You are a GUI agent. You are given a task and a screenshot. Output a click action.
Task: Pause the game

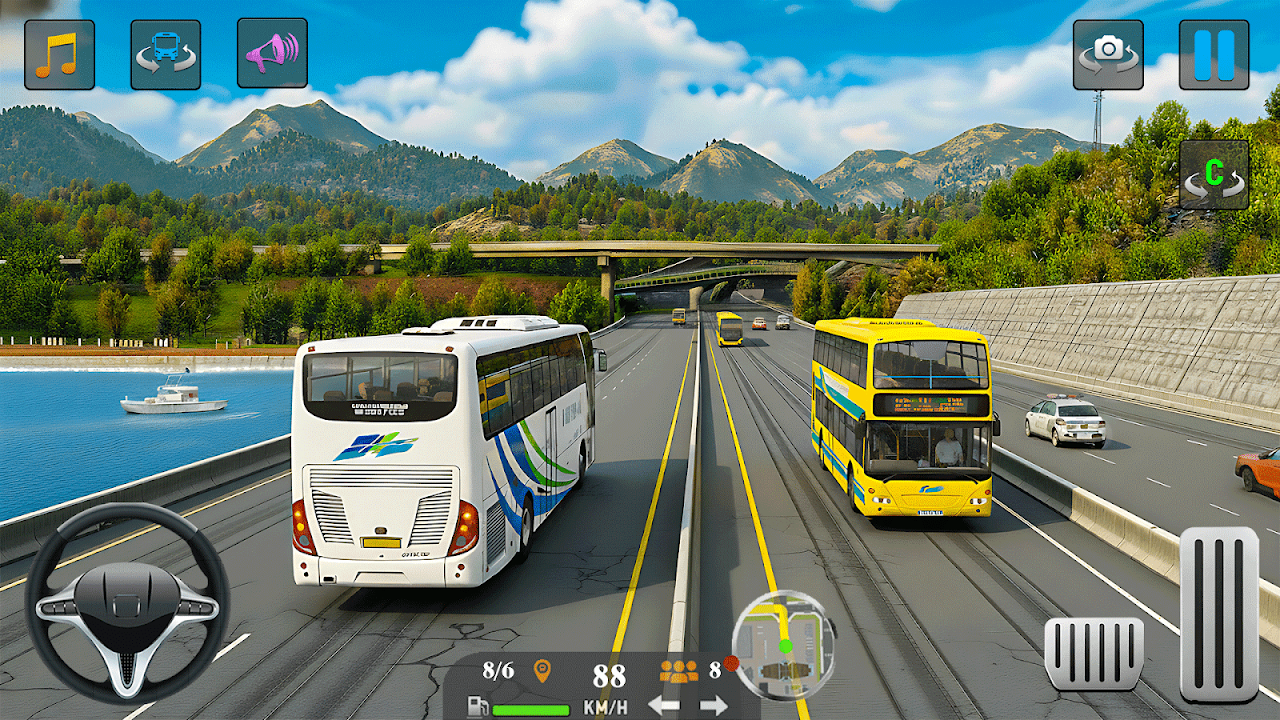tap(1214, 54)
